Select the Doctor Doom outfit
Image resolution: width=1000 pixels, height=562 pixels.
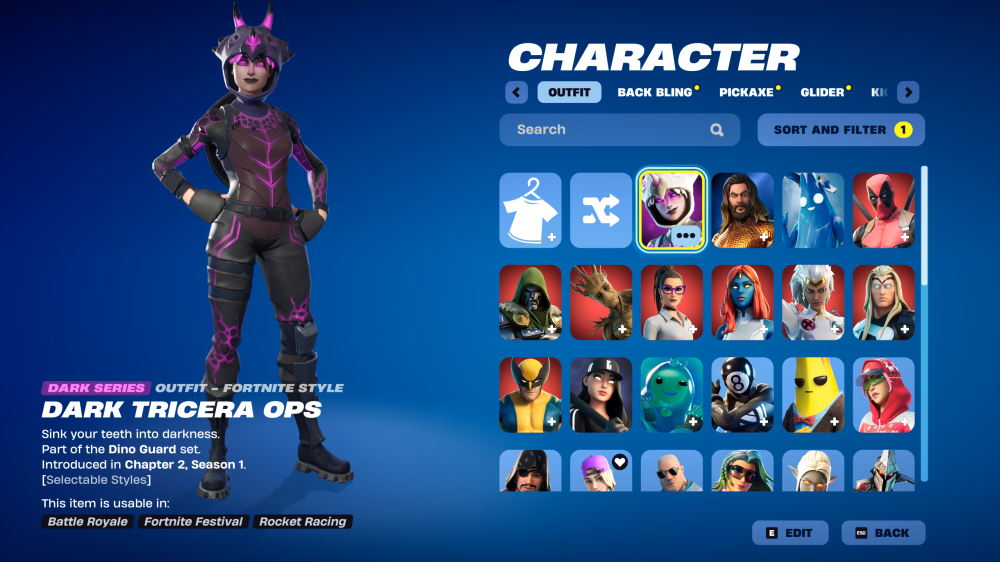530,302
